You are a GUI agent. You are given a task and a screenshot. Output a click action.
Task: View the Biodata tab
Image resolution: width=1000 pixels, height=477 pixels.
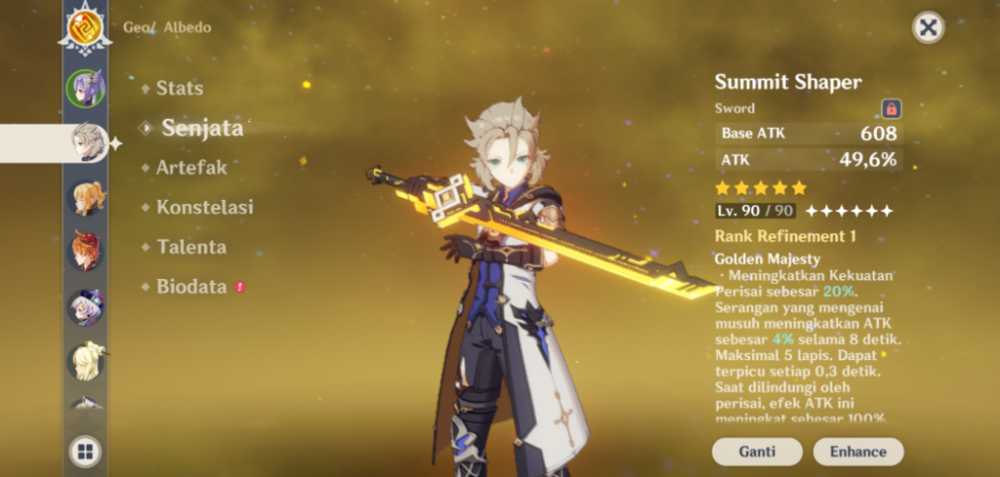coord(190,286)
